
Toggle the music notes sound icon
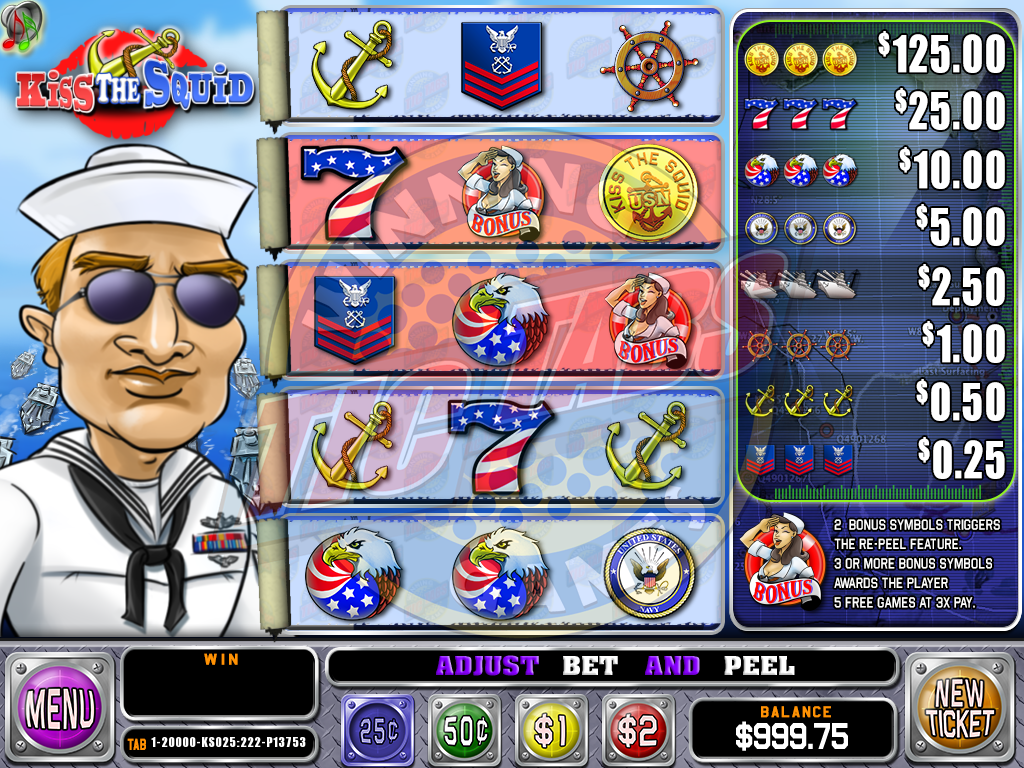tap(21, 24)
